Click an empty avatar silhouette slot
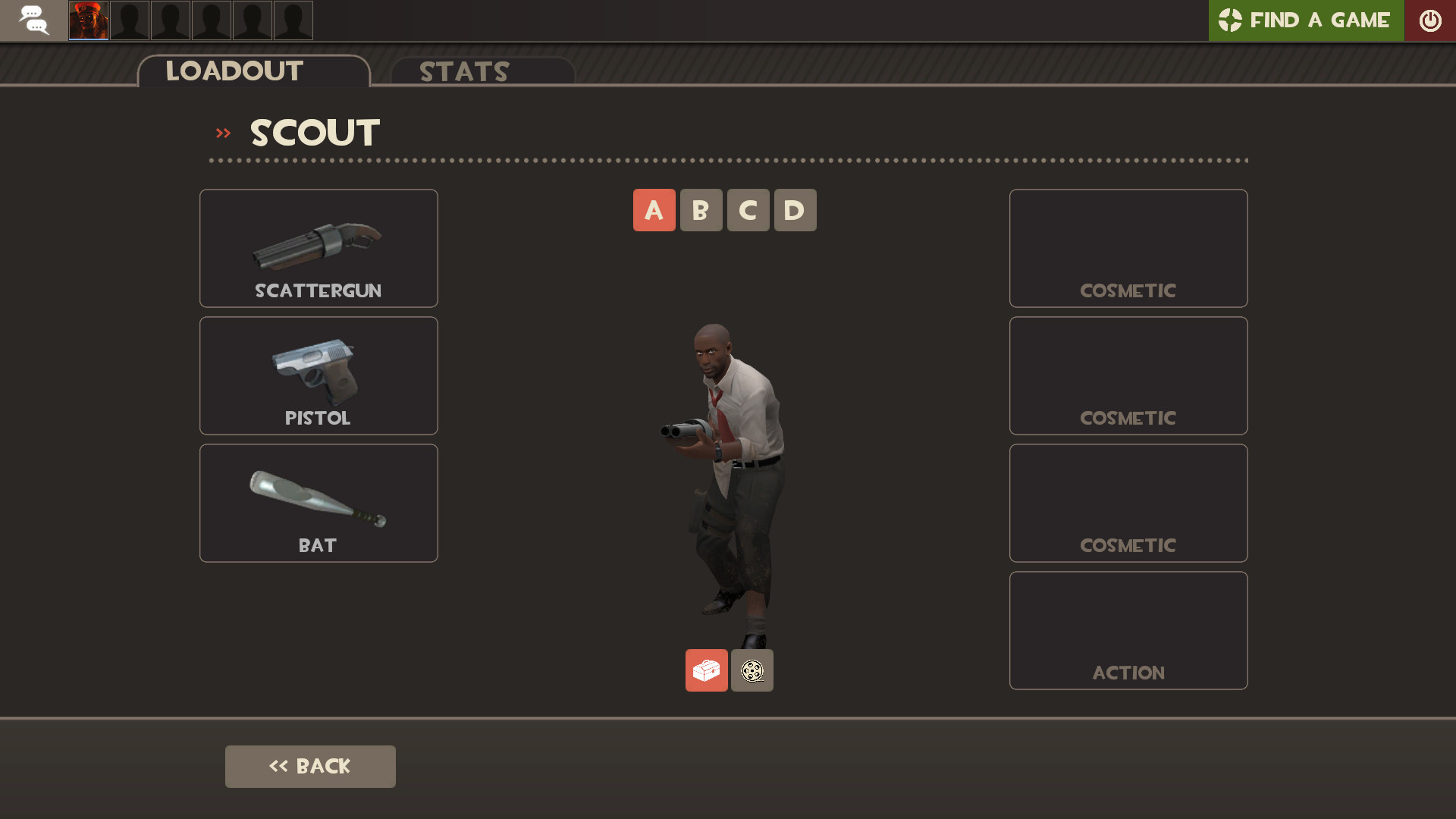Image resolution: width=1456 pixels, height=819 pixels. coord(170,20)
